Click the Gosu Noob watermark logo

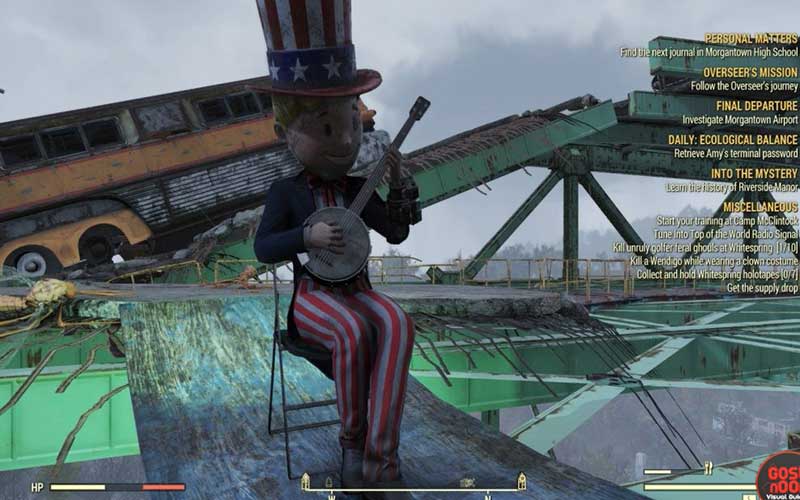777,478
